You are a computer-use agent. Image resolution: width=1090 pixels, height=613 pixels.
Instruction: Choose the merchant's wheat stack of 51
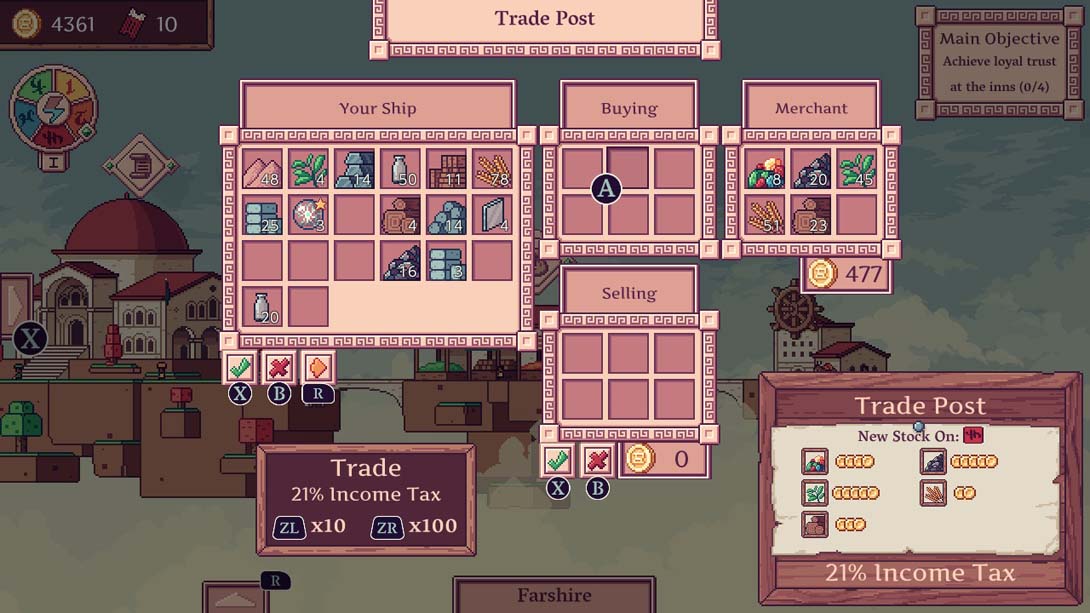tap(765, 215)
